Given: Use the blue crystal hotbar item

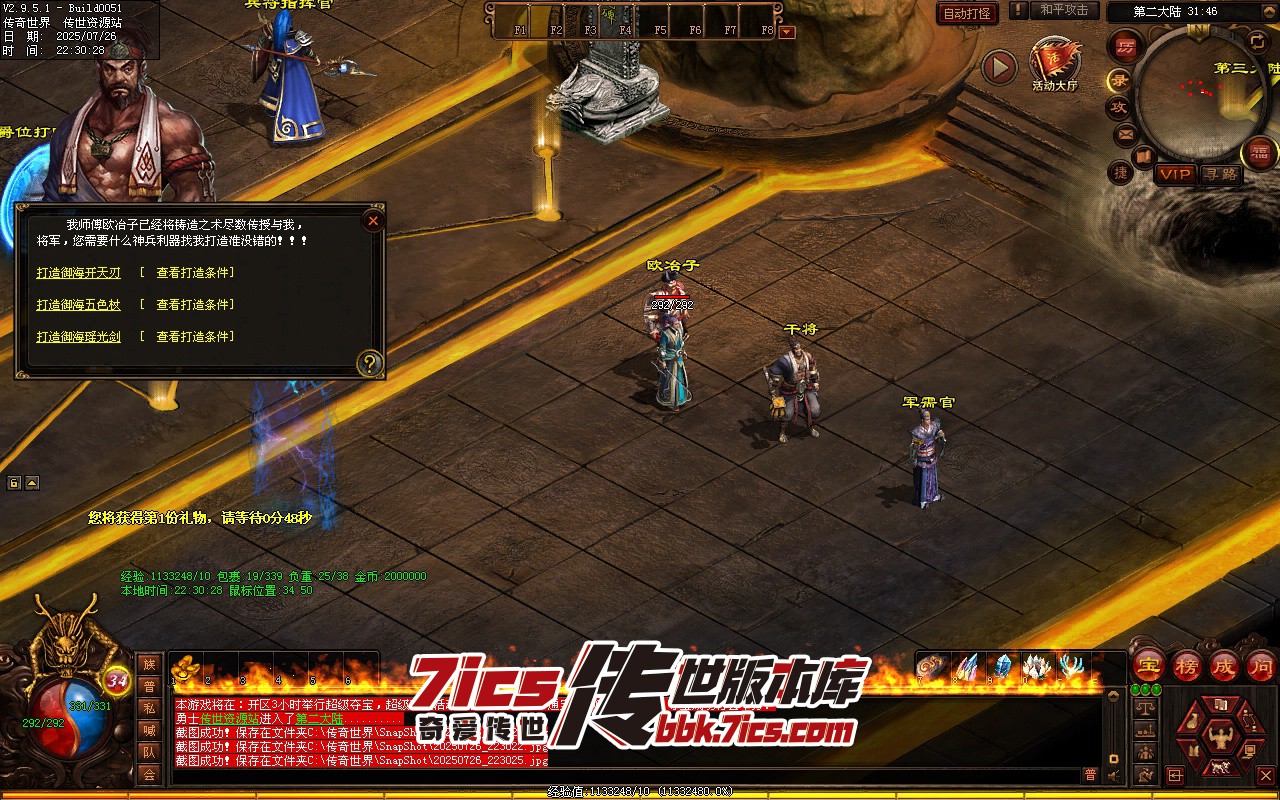Looking at the screenshot, I should [1001, 666].
